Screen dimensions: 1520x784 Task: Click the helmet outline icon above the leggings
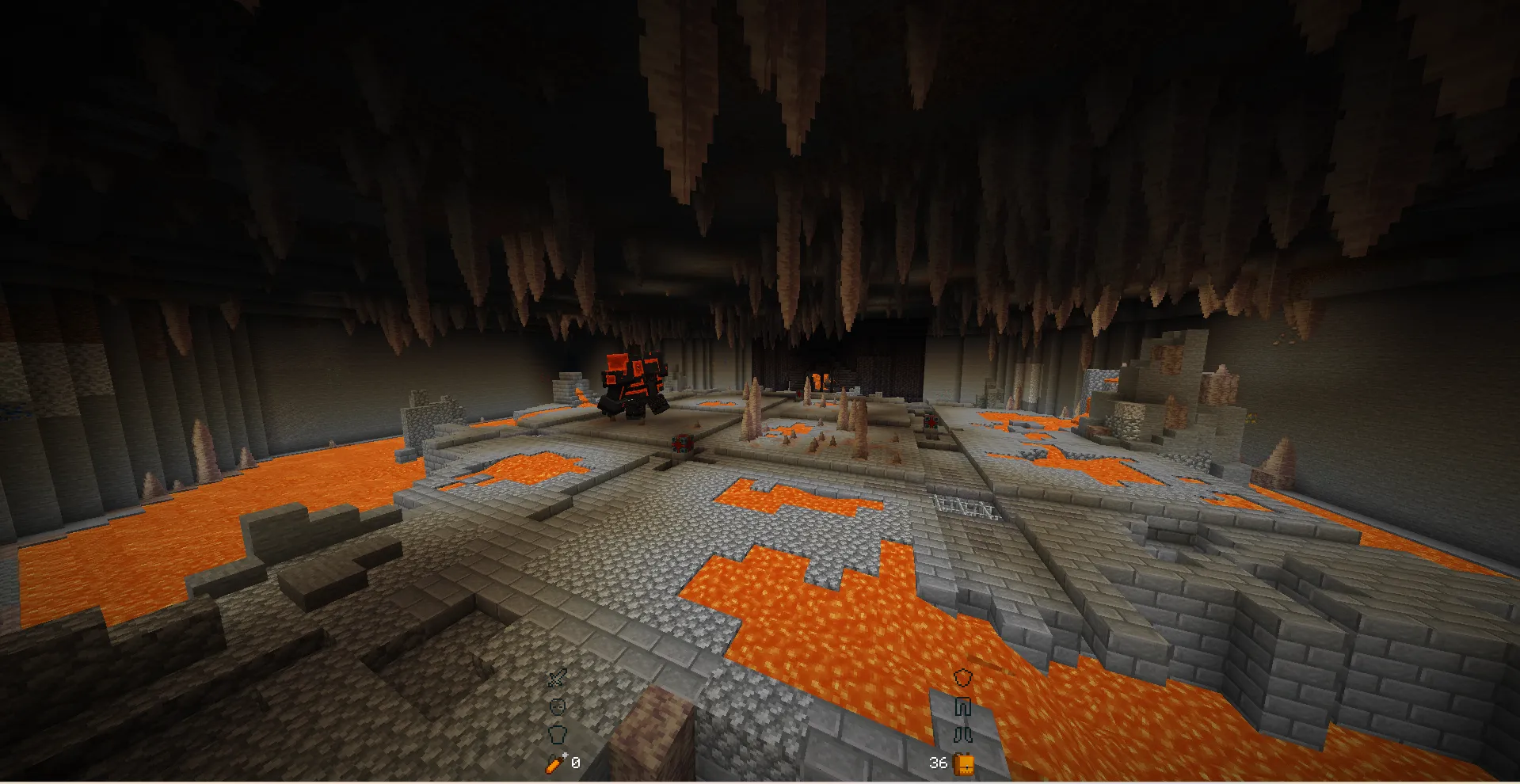pos(964,677)
